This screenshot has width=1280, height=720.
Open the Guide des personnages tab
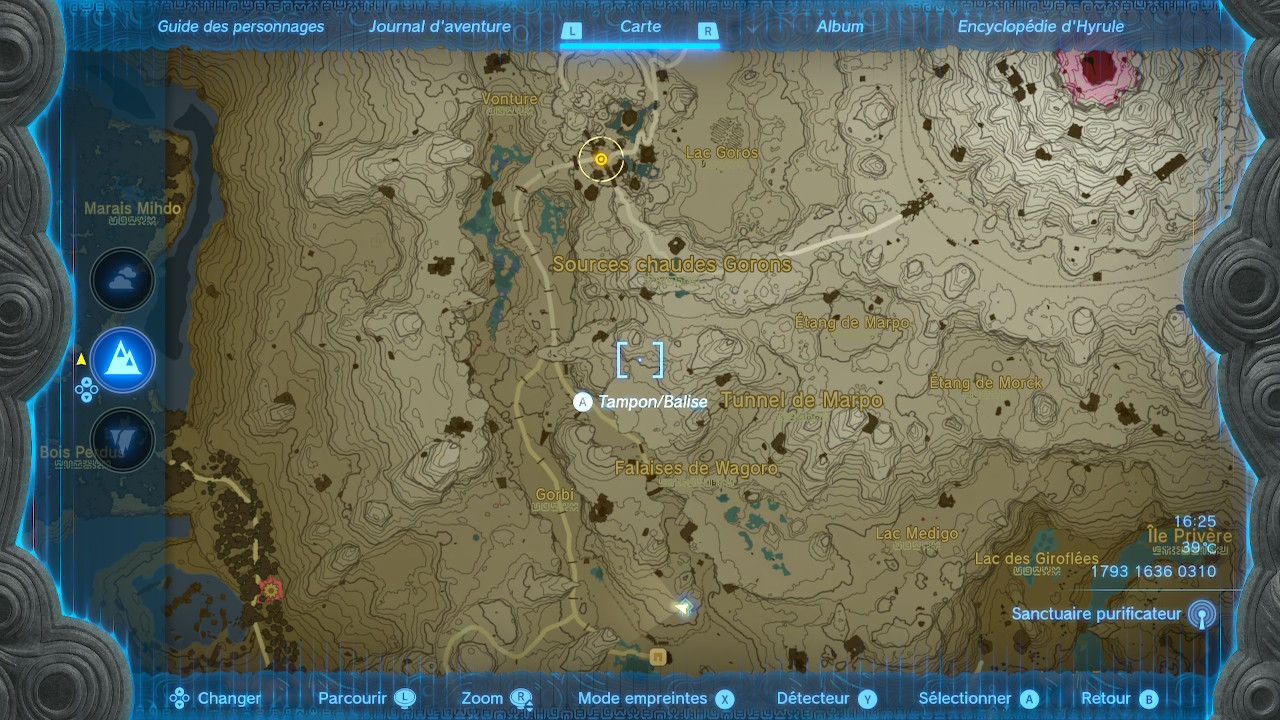[241, 27]
